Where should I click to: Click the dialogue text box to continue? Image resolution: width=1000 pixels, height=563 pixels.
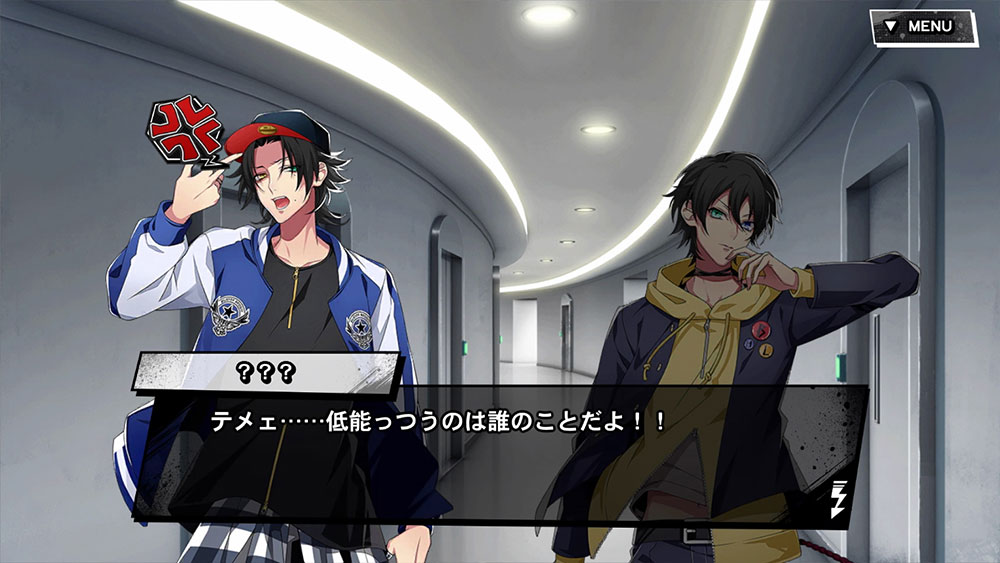[500, 450]
